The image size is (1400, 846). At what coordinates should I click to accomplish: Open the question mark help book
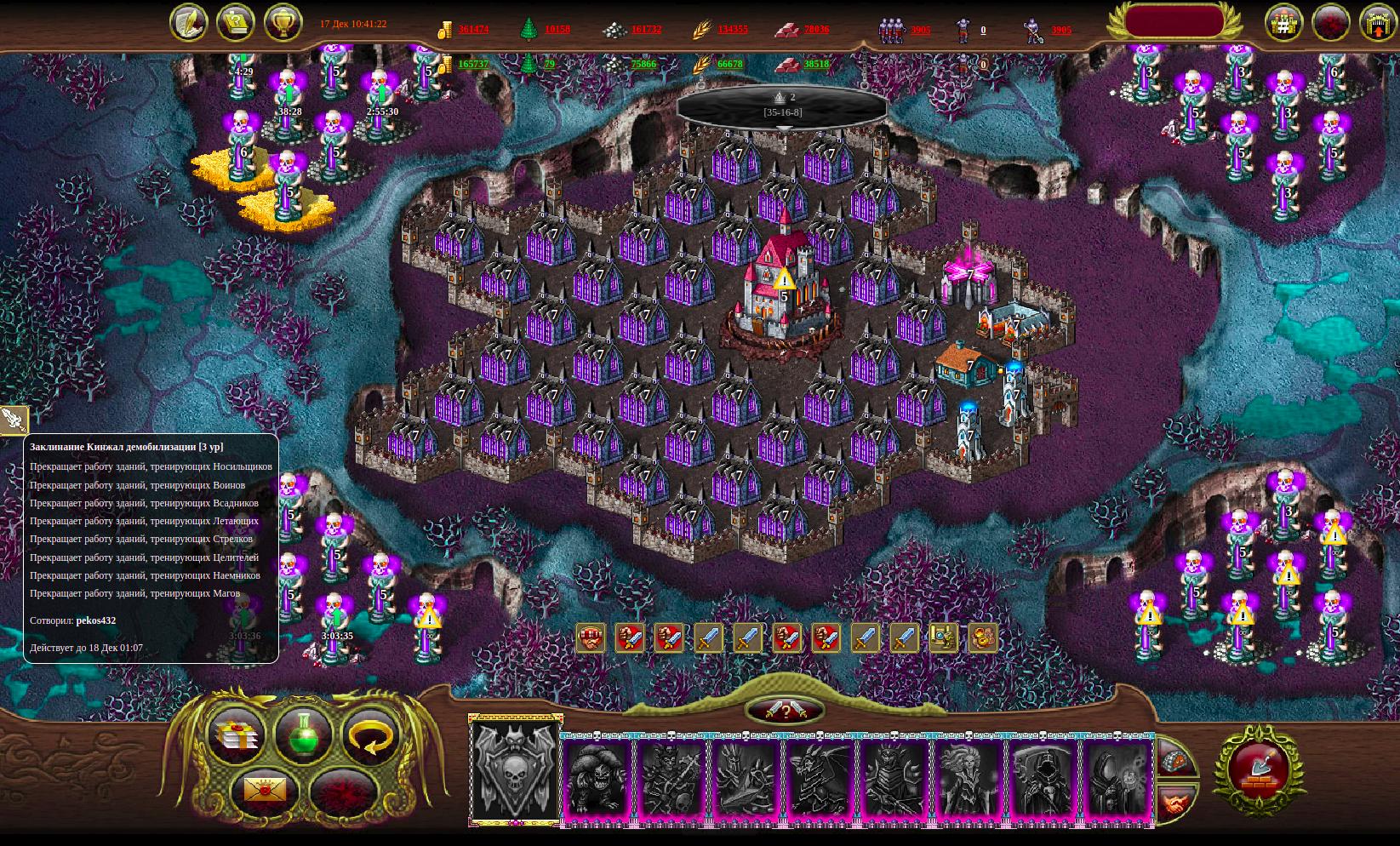point(235,23)
